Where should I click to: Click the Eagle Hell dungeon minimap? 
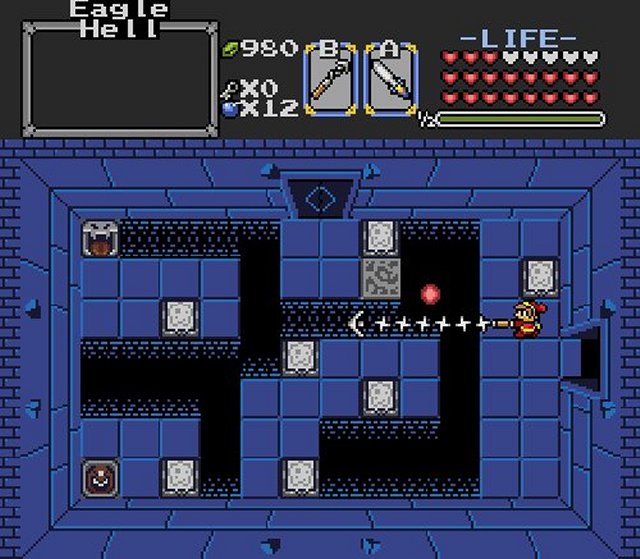coord(119,82)
